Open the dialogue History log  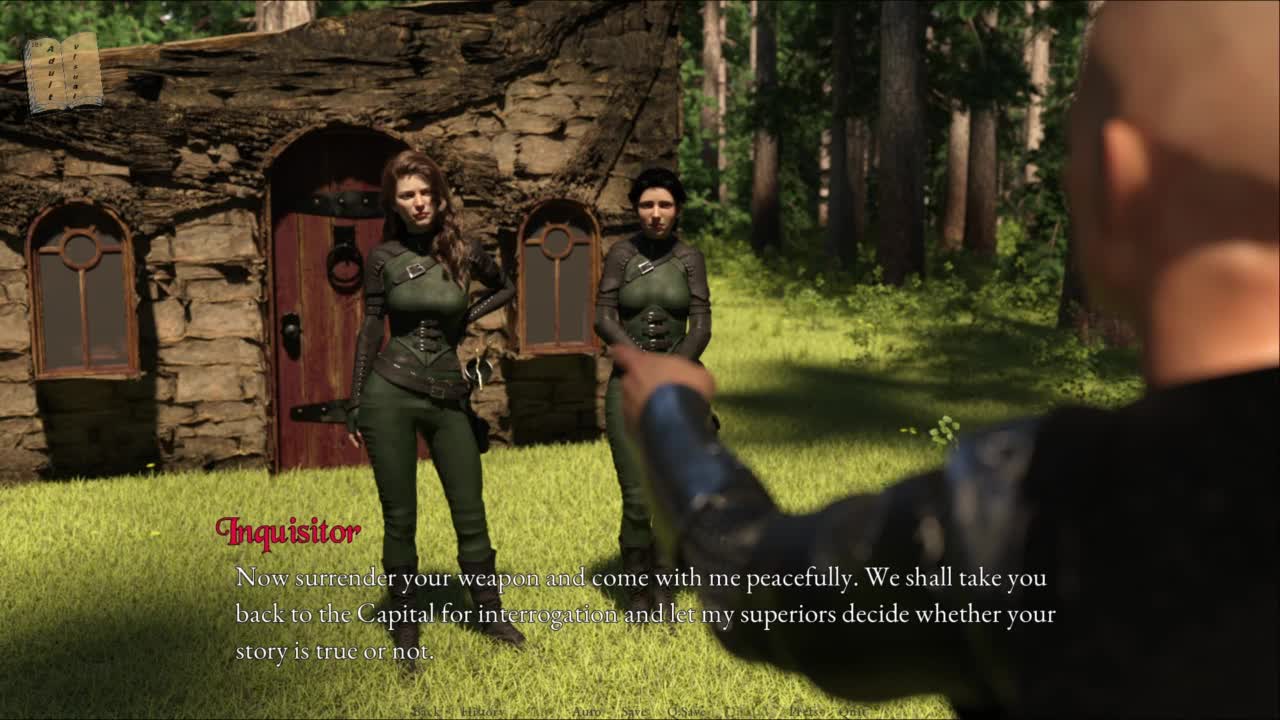(x=483, y=711)
